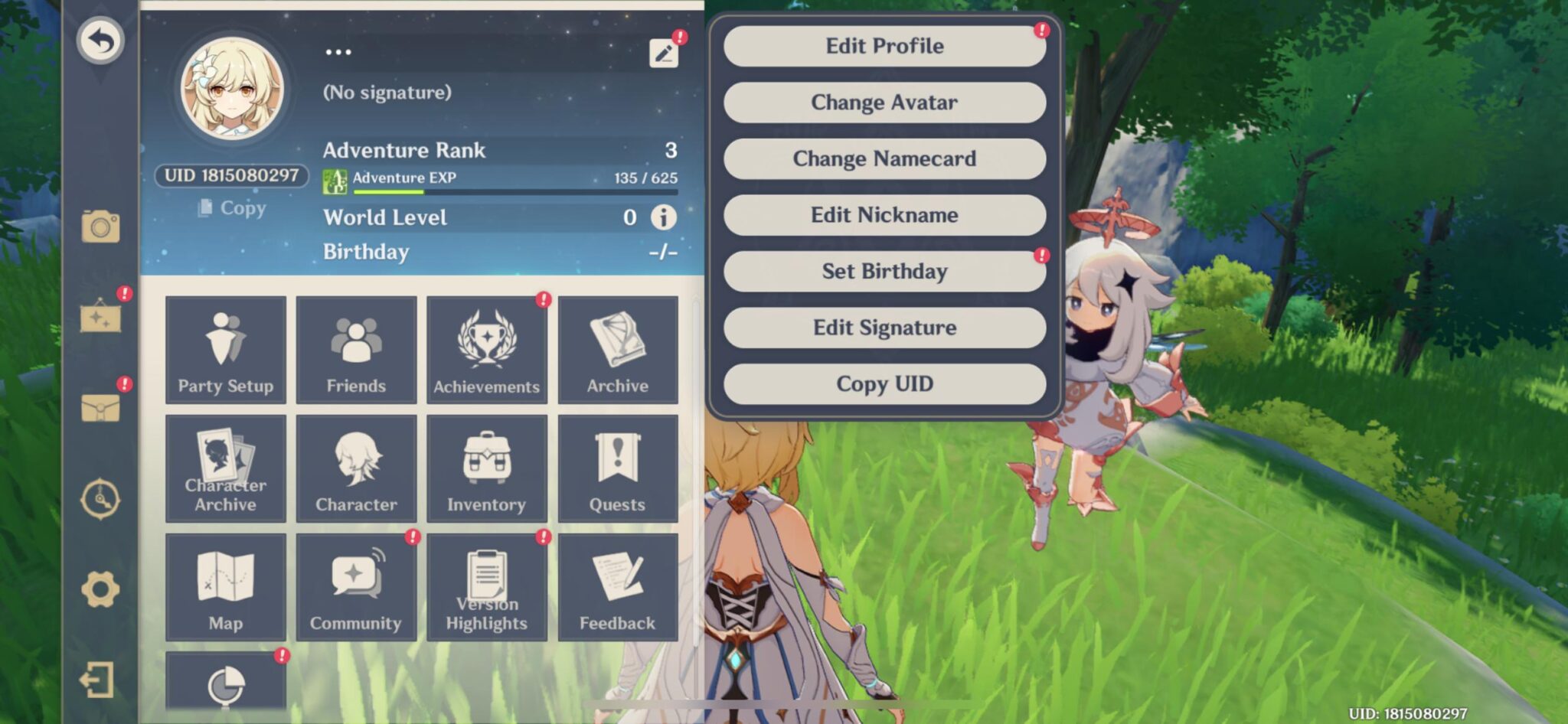Screen dimensions: 1568x724
Task: View Achievements
Action: 487,349
